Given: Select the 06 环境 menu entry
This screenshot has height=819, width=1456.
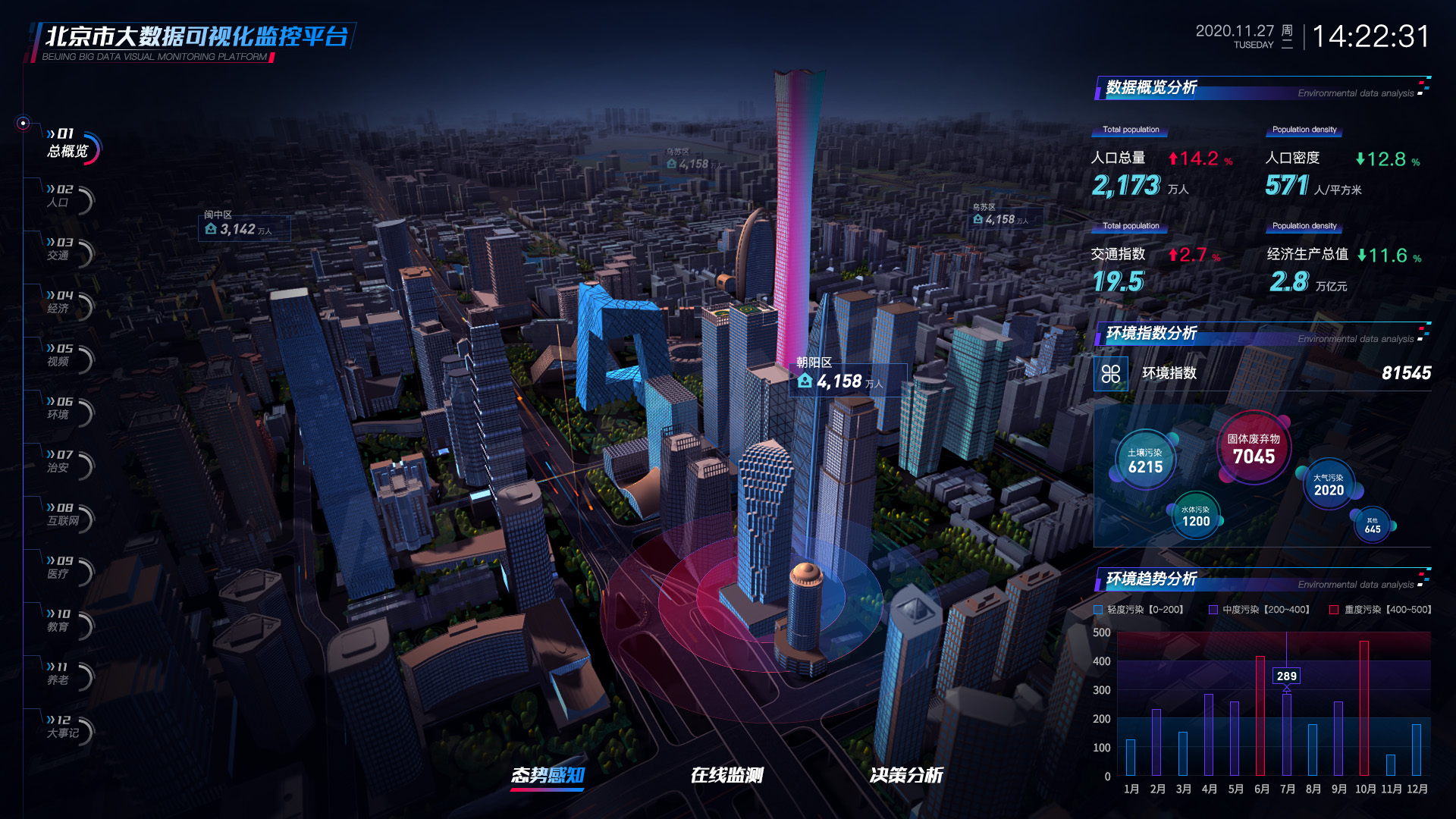Looking at the screenshot, I should tap(62, 409).
